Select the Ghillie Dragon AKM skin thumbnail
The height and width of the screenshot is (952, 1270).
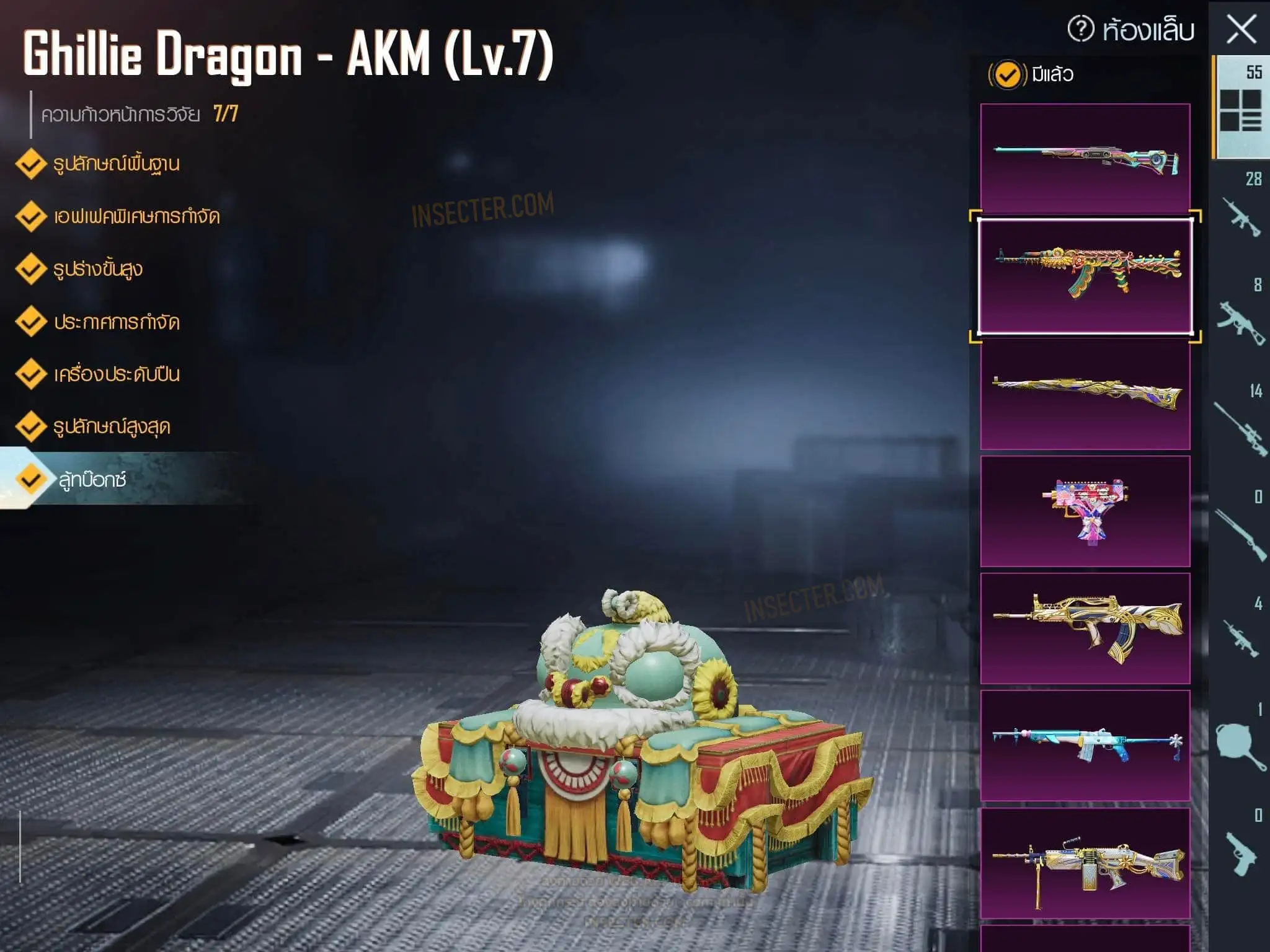point(1085,276)
